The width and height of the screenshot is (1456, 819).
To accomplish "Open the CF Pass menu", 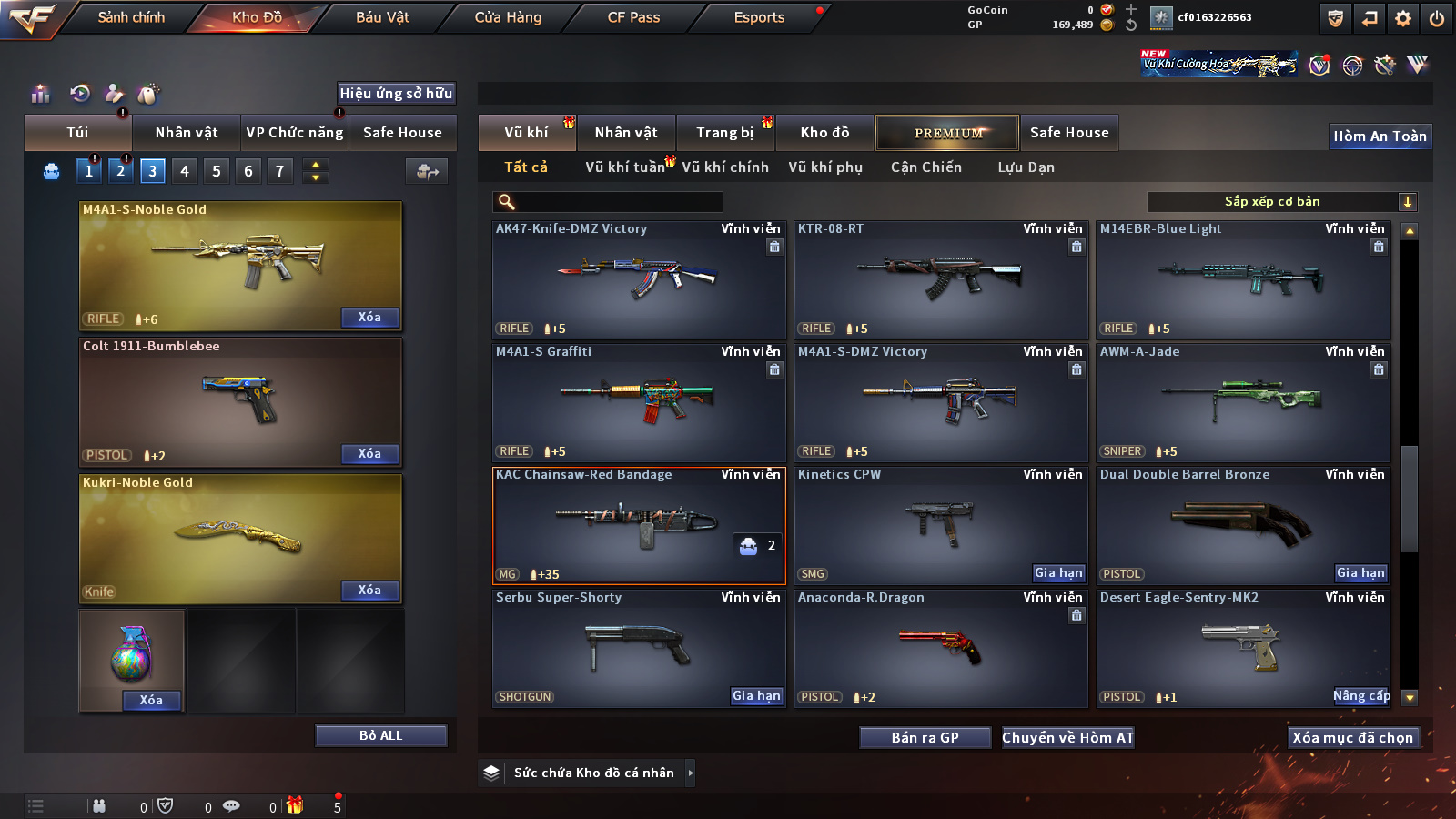I will 633,17.
